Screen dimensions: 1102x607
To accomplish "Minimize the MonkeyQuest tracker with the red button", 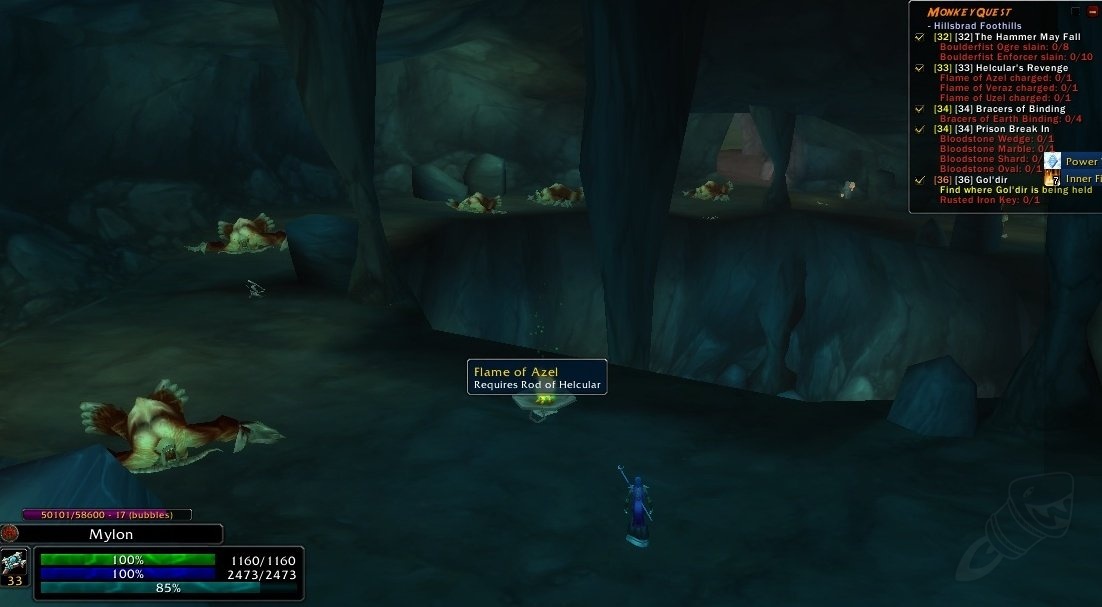I will pos(1092,12).
